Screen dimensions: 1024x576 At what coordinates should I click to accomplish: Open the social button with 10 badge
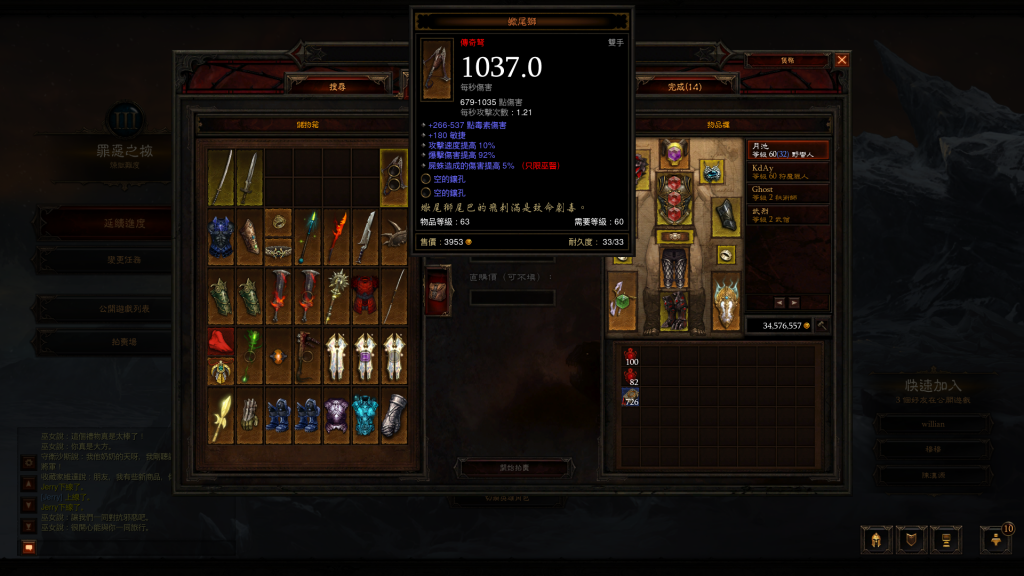click(996, 539)
